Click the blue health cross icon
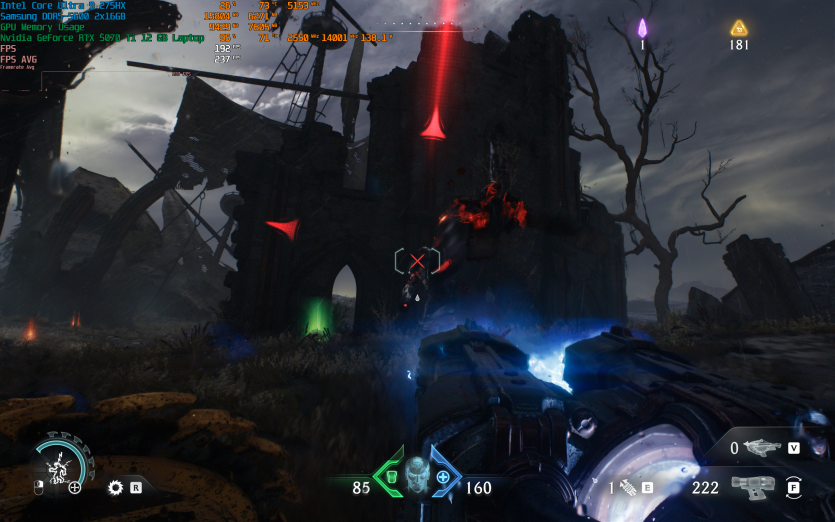The height and width of the screenshot is (522, 835). pos(442,478)
